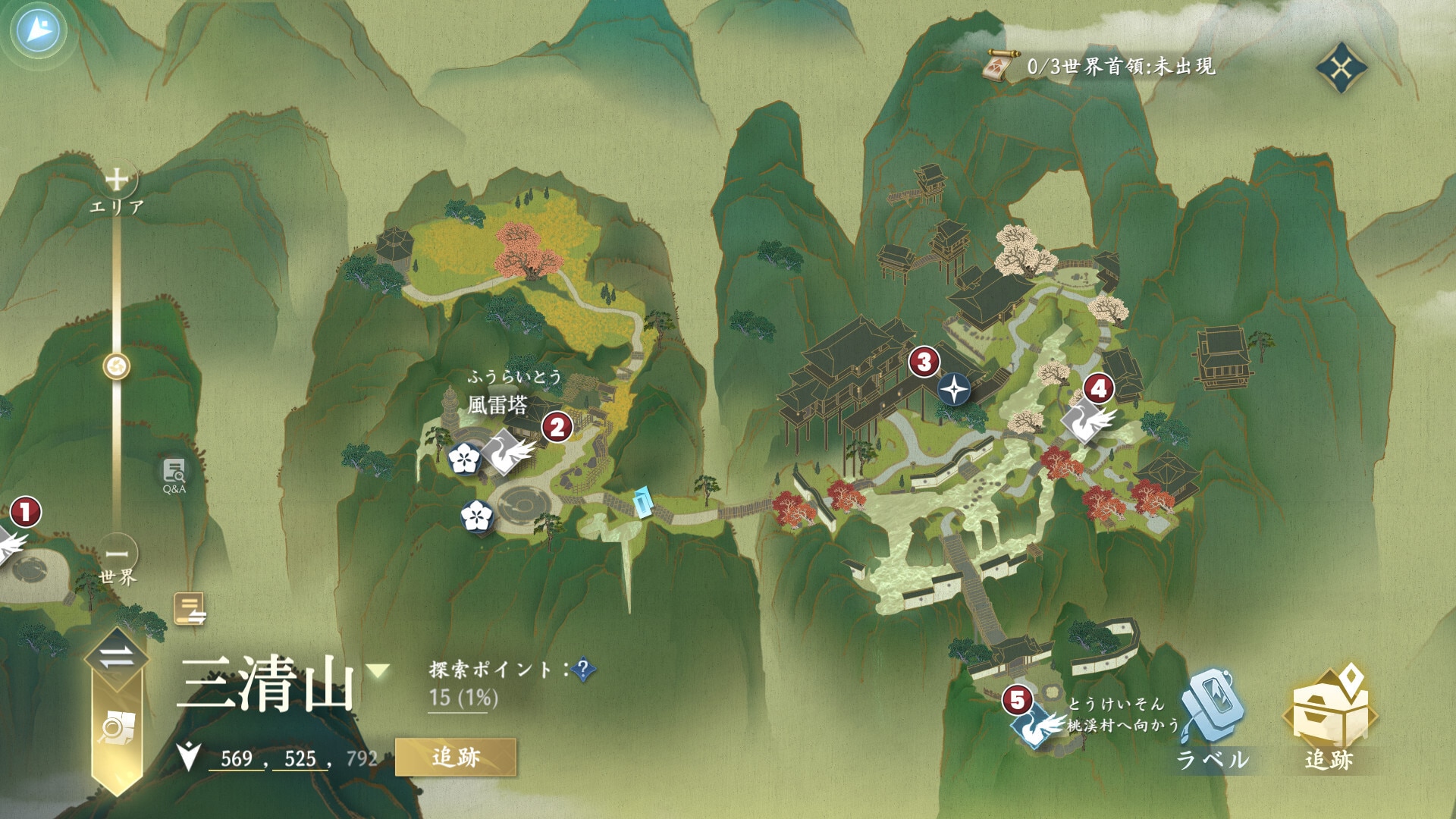Select map marker number 5
This screenshot has width=1456, height=819.
1018,700
